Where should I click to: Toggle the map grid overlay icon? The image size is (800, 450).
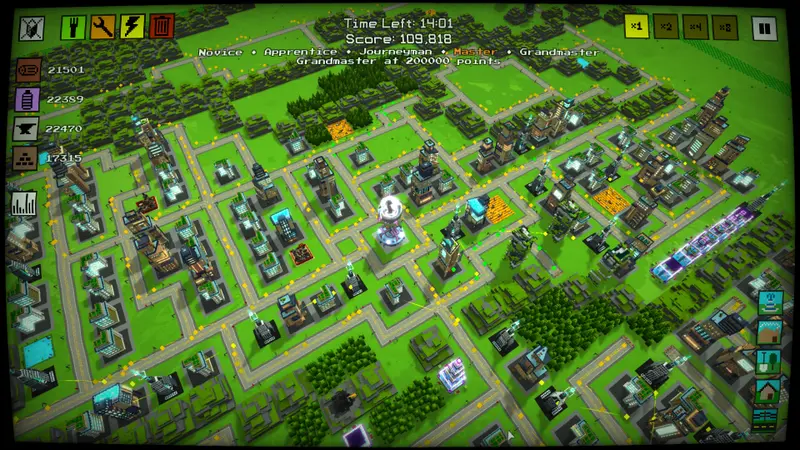click(34, 27)
